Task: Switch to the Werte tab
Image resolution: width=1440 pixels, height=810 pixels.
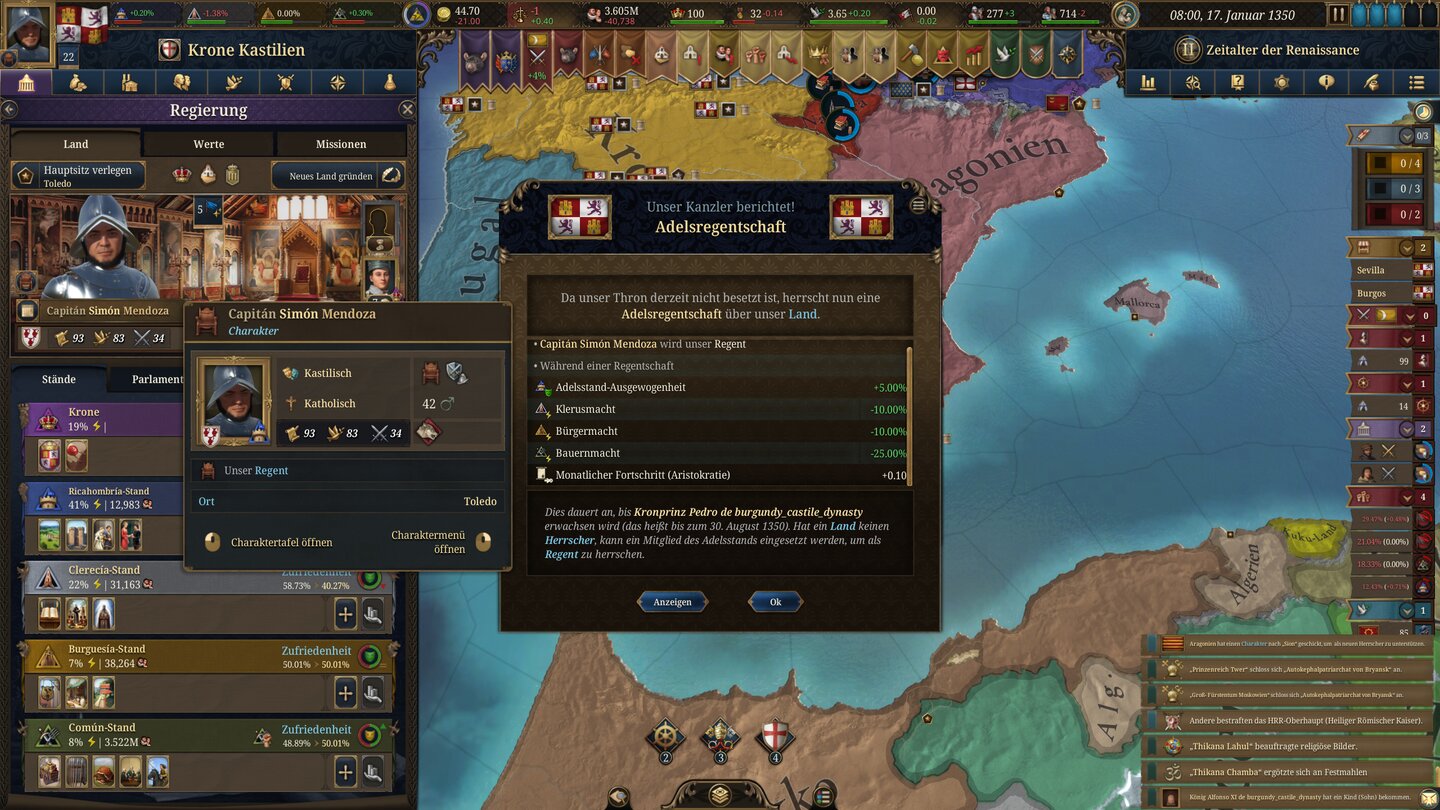Action: click(x=207, y=143)
